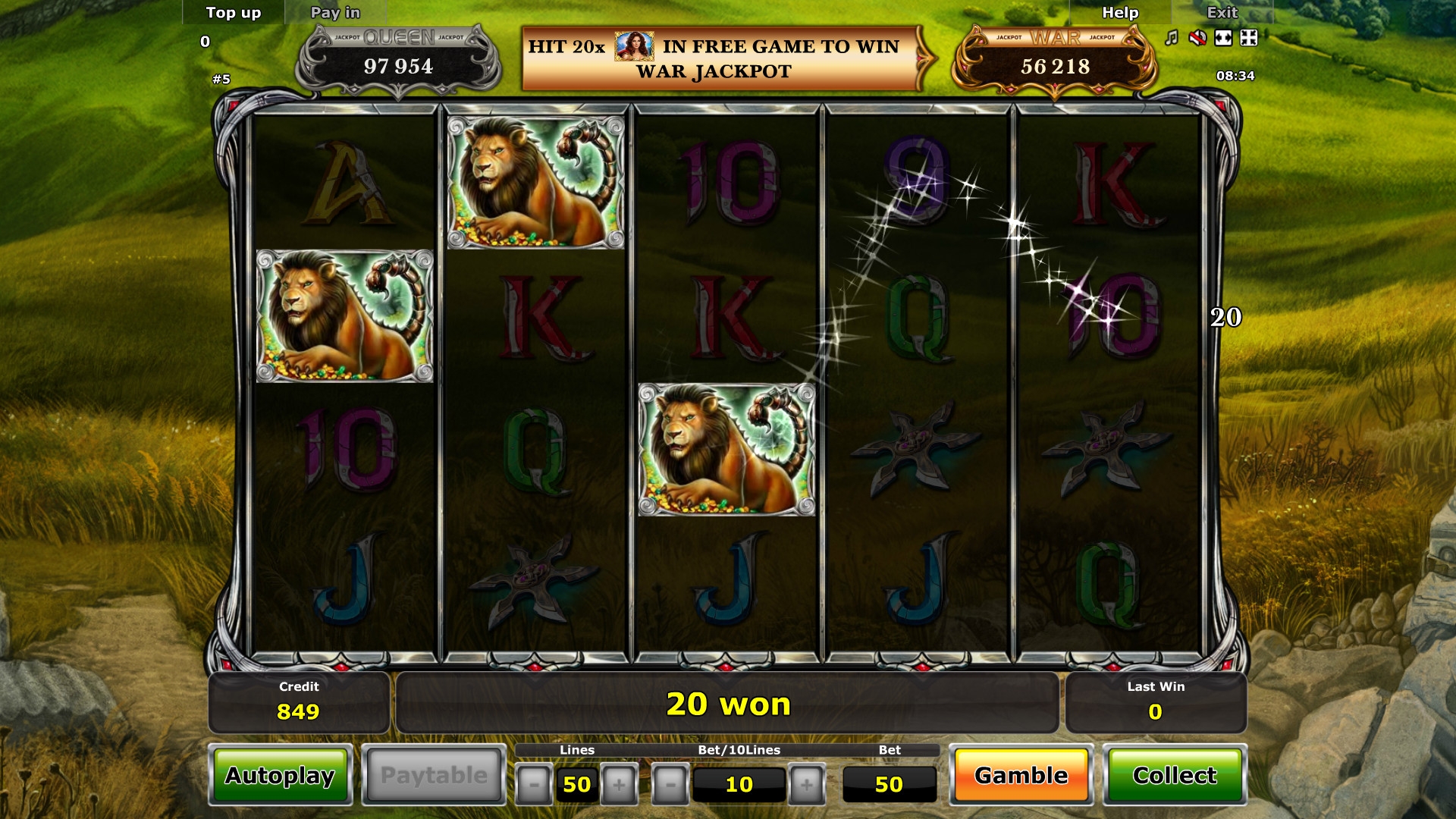Click the horizontal-arrows widescreen icon
The height and width of the screenshot is (819, 1456).
coord(1223,38)
